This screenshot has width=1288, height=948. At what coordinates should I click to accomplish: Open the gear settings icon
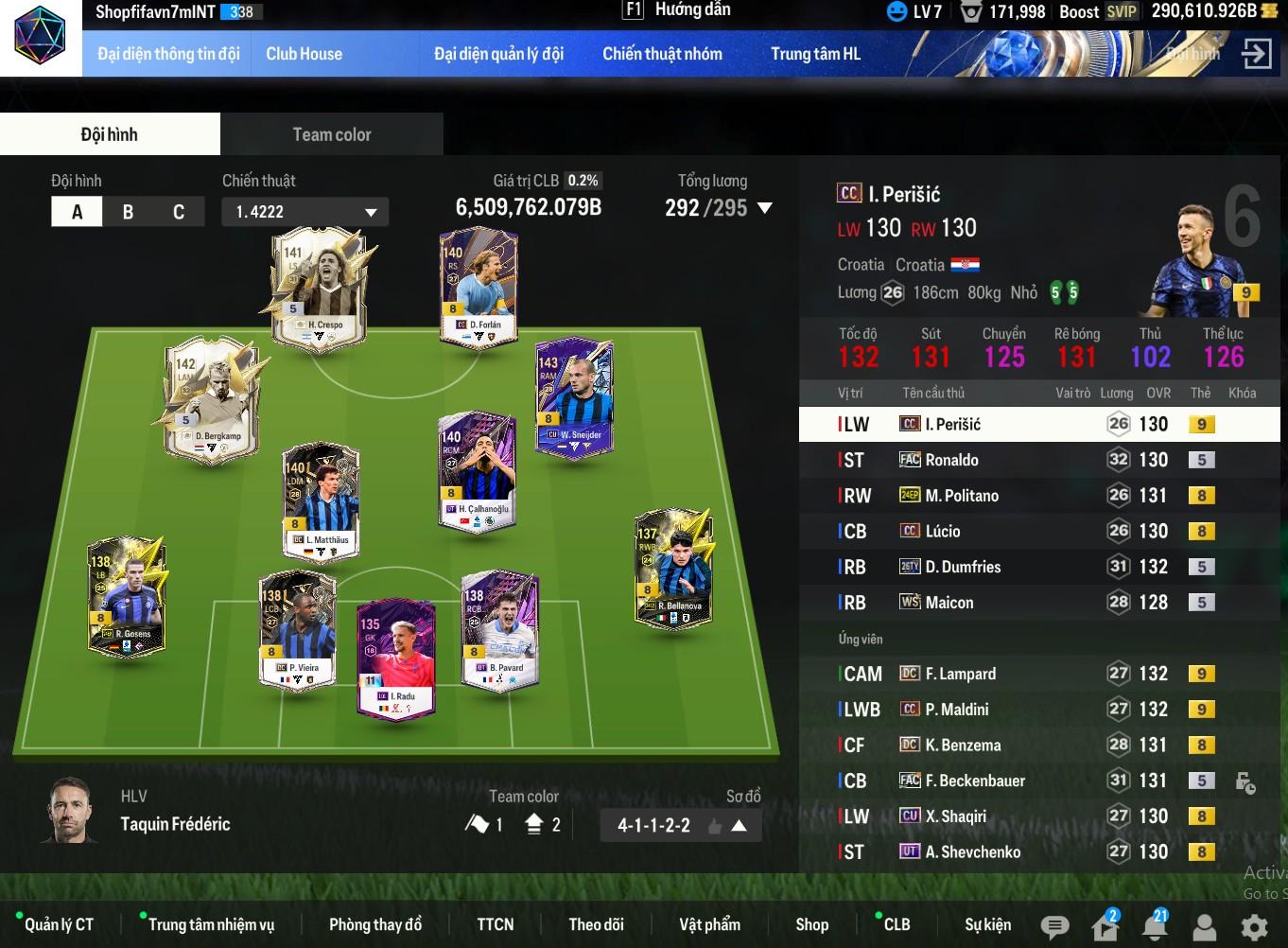[1254, 926]
